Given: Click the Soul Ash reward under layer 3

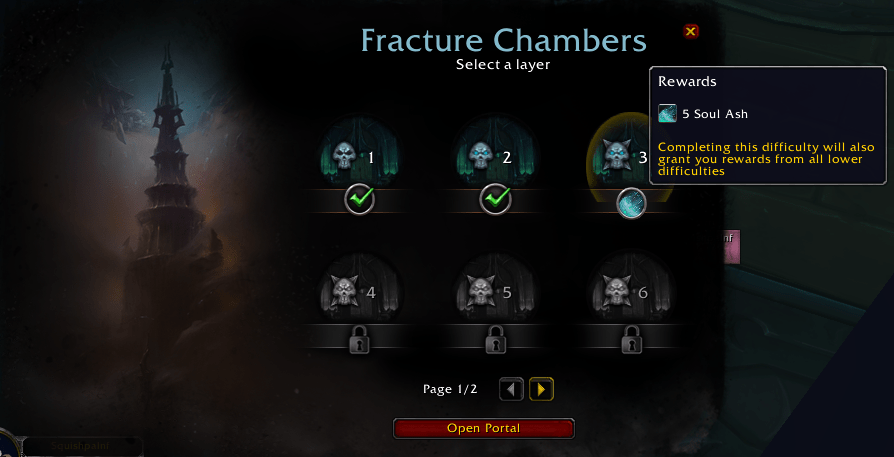Looking at the screenshot, I should pyautogui.click(x=631, y=203).
